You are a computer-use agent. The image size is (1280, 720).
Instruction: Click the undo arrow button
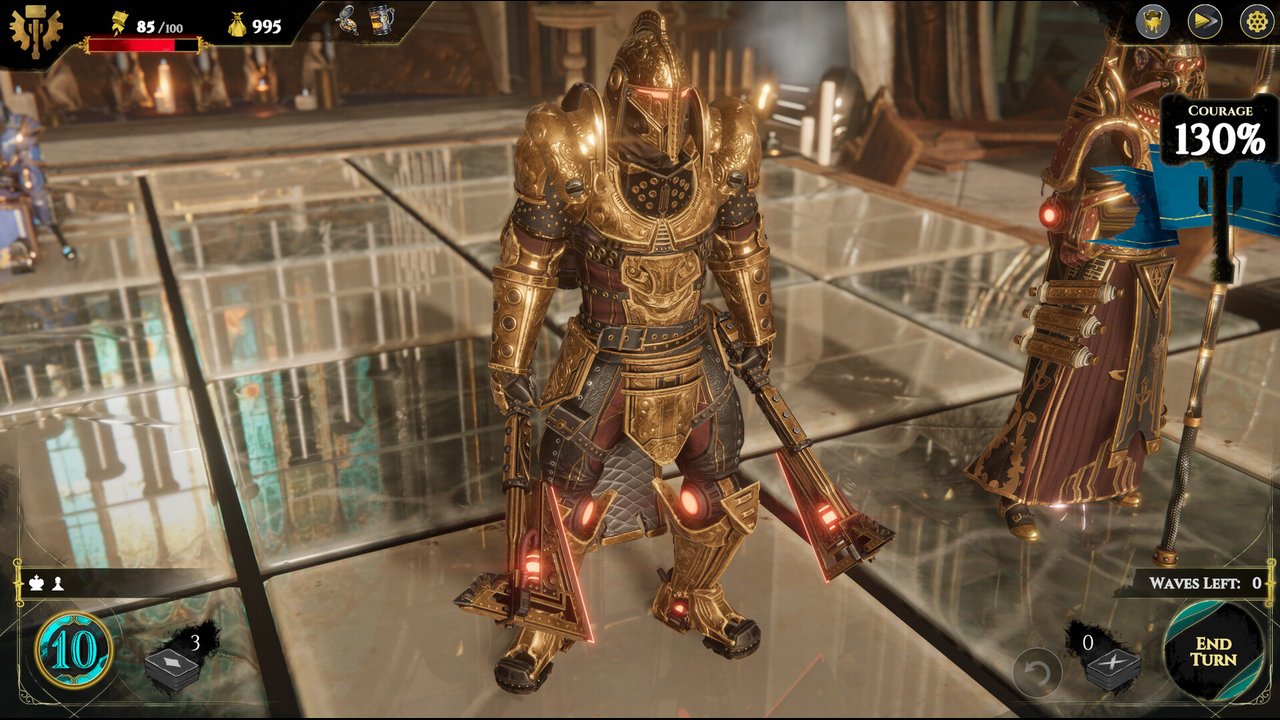[1036, 673]
